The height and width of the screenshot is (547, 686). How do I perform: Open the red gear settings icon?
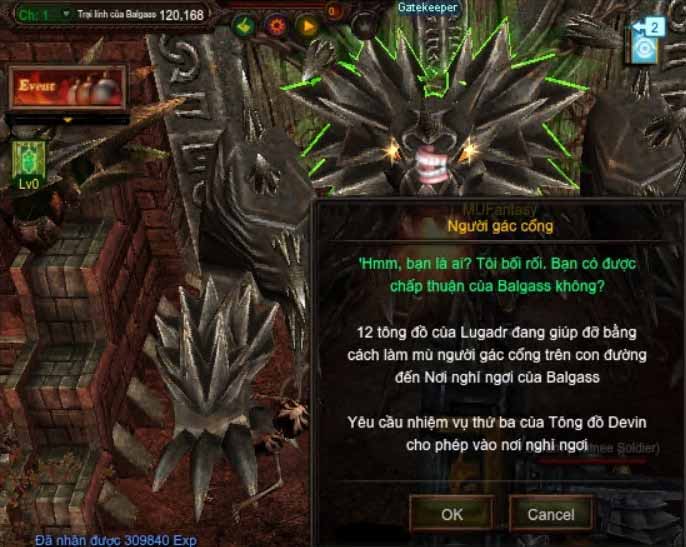(x=277, y=24)
